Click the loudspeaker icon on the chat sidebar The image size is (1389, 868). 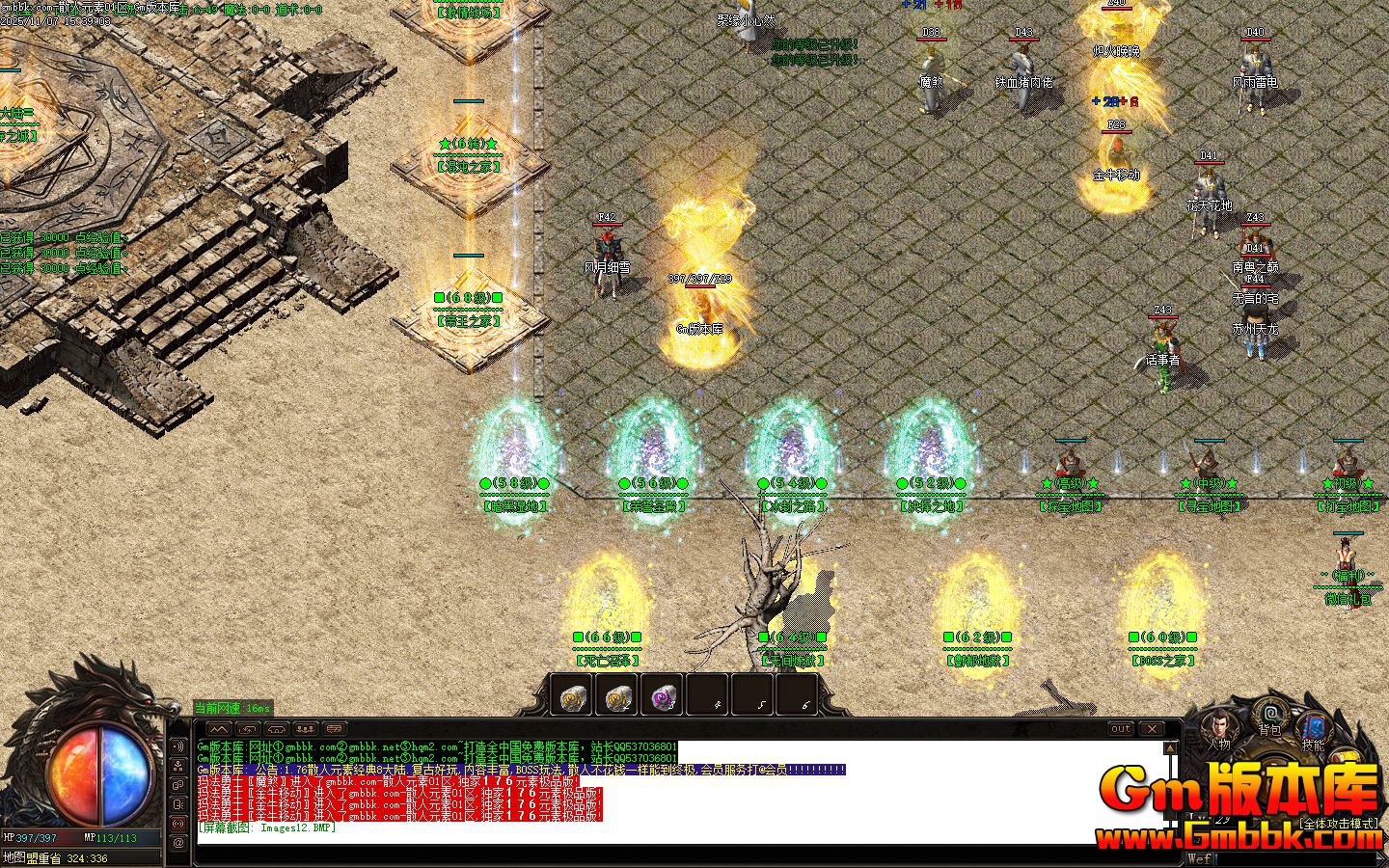(x=178, y=746)
